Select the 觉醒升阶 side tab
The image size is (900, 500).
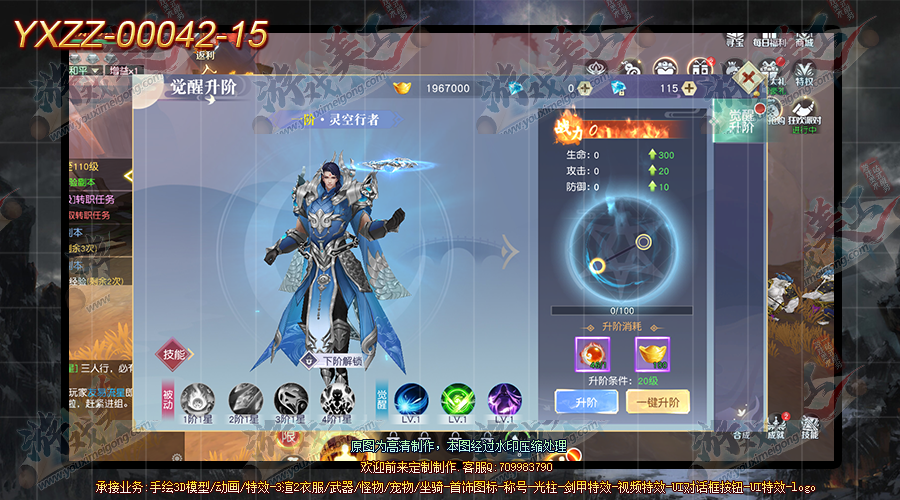click(x=739, y=122)
